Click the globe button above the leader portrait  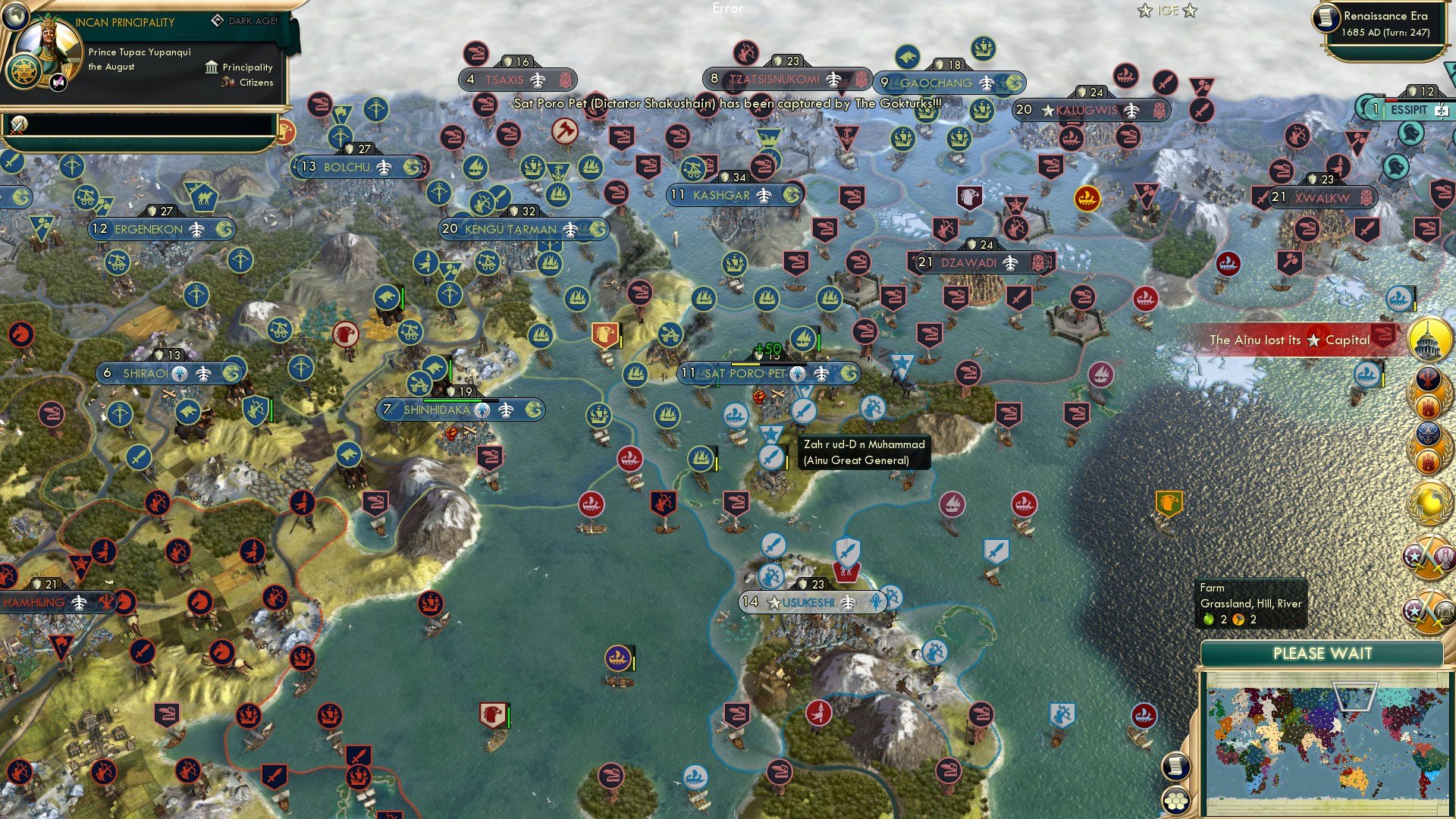pyautogui.click(x=14, y=14)
